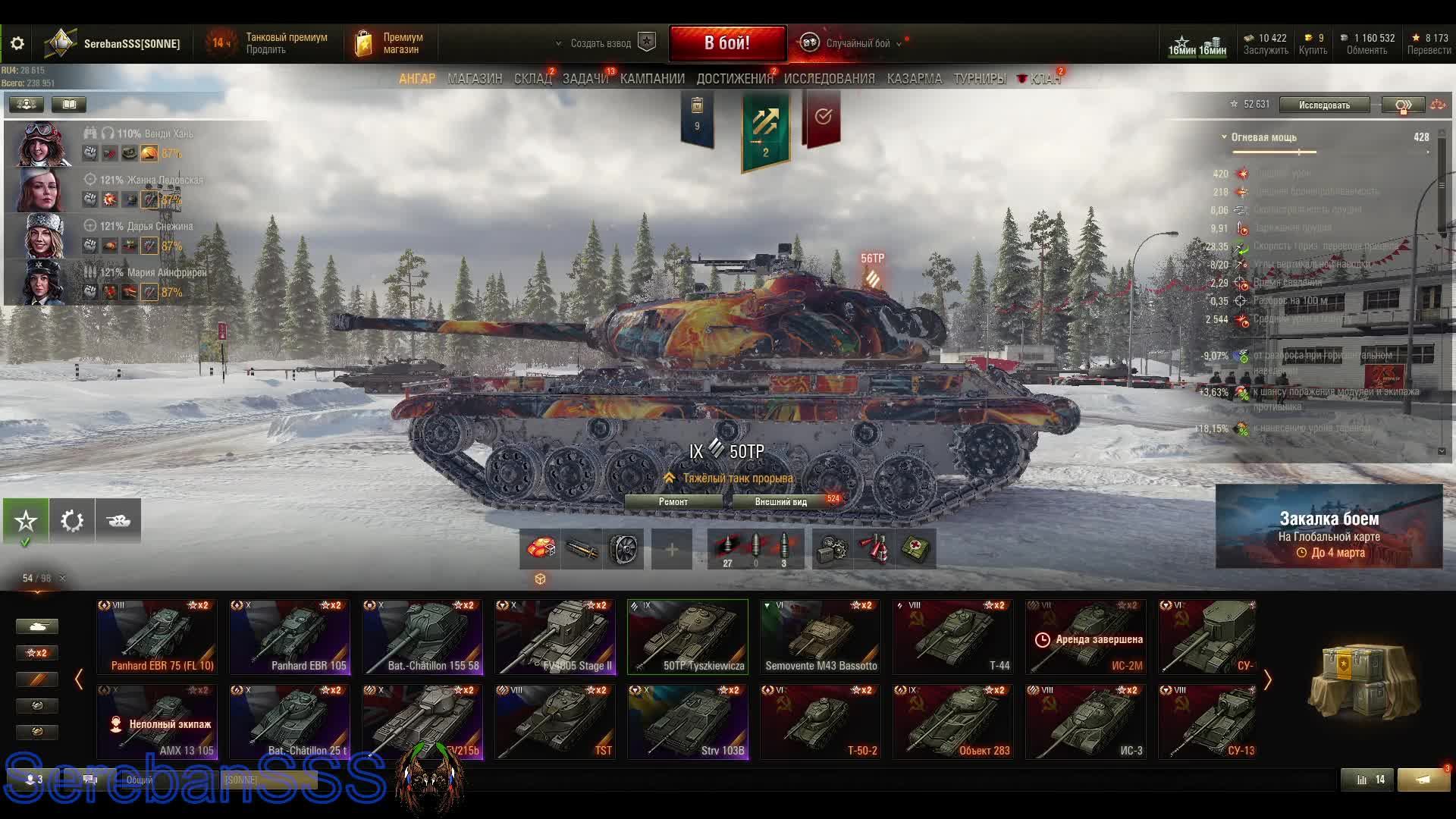Show next tanks with carousel right arrow
Viewport: 1456px width, 819px height.
[x=1267, y=679]
